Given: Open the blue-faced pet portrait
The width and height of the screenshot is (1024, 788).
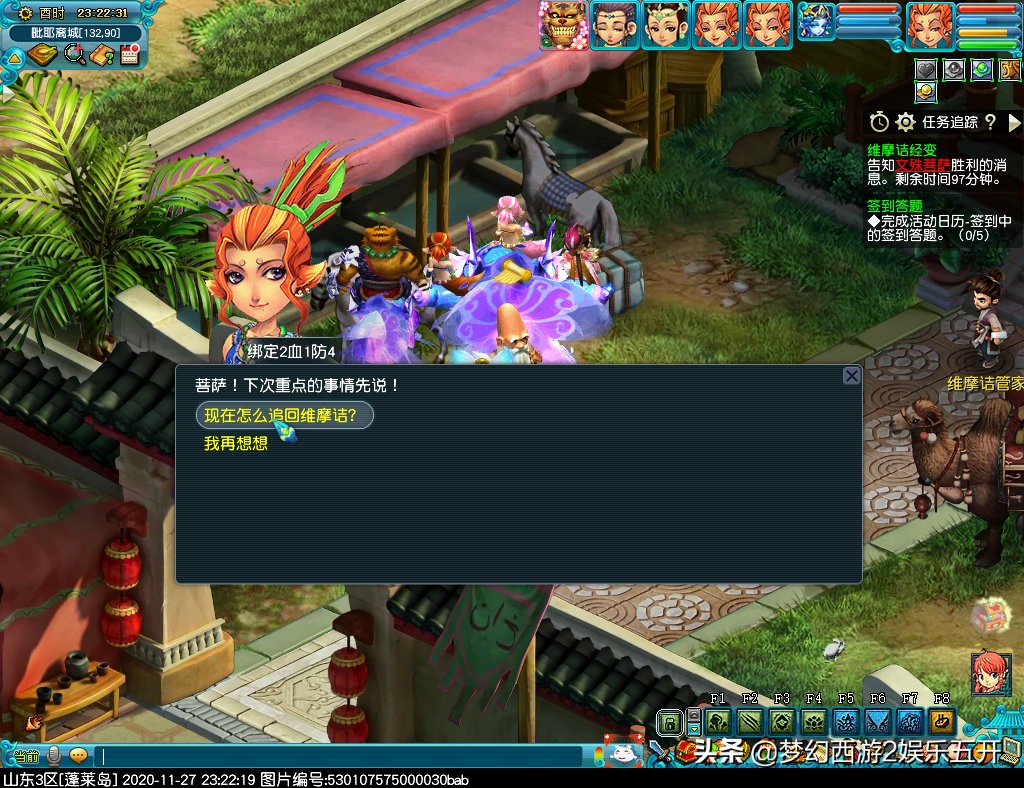Looking at the screenshot, I should 814,25.
